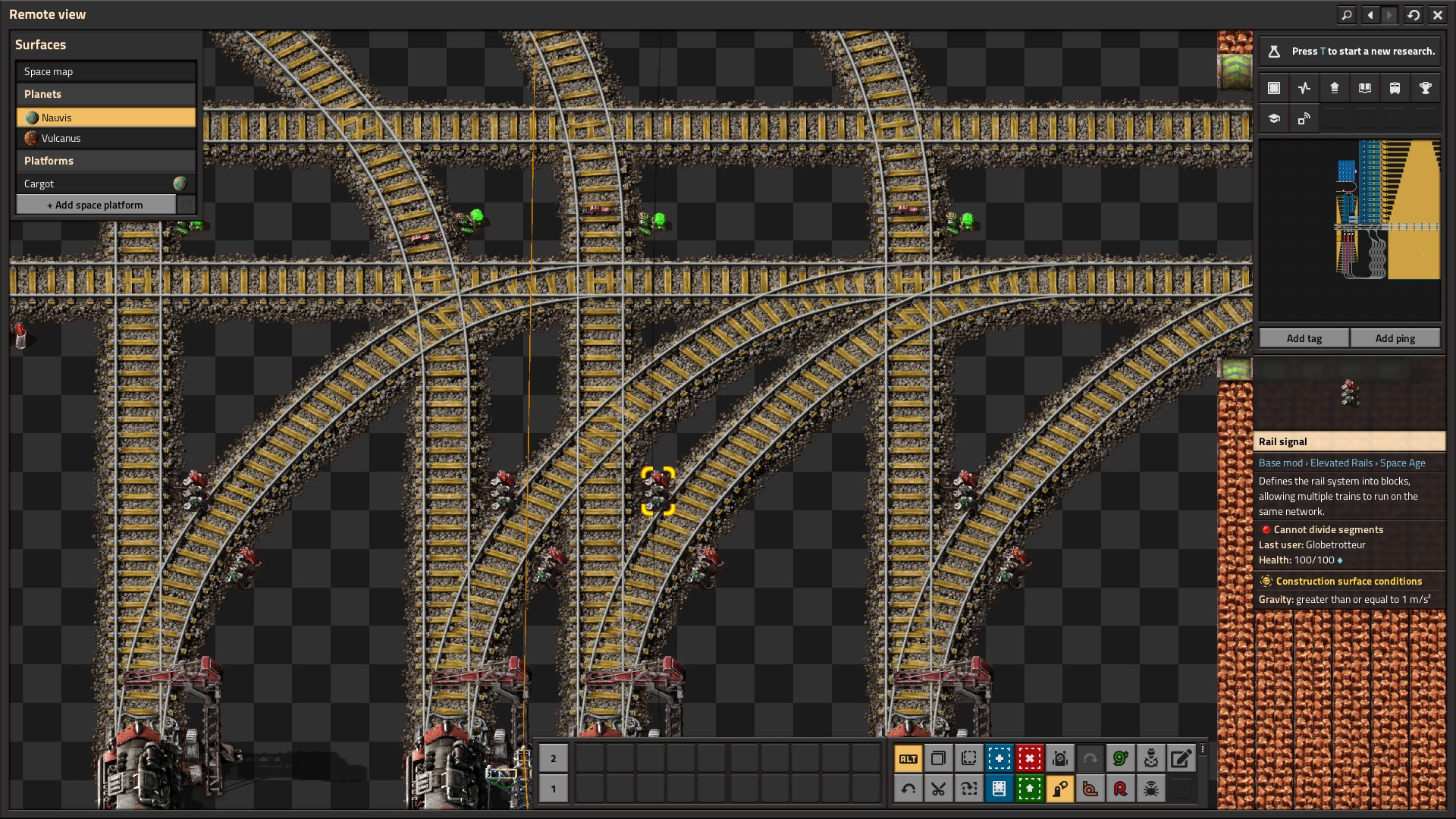Add a tag to the map
The image size is (1456, 819).
(1304, 338)
